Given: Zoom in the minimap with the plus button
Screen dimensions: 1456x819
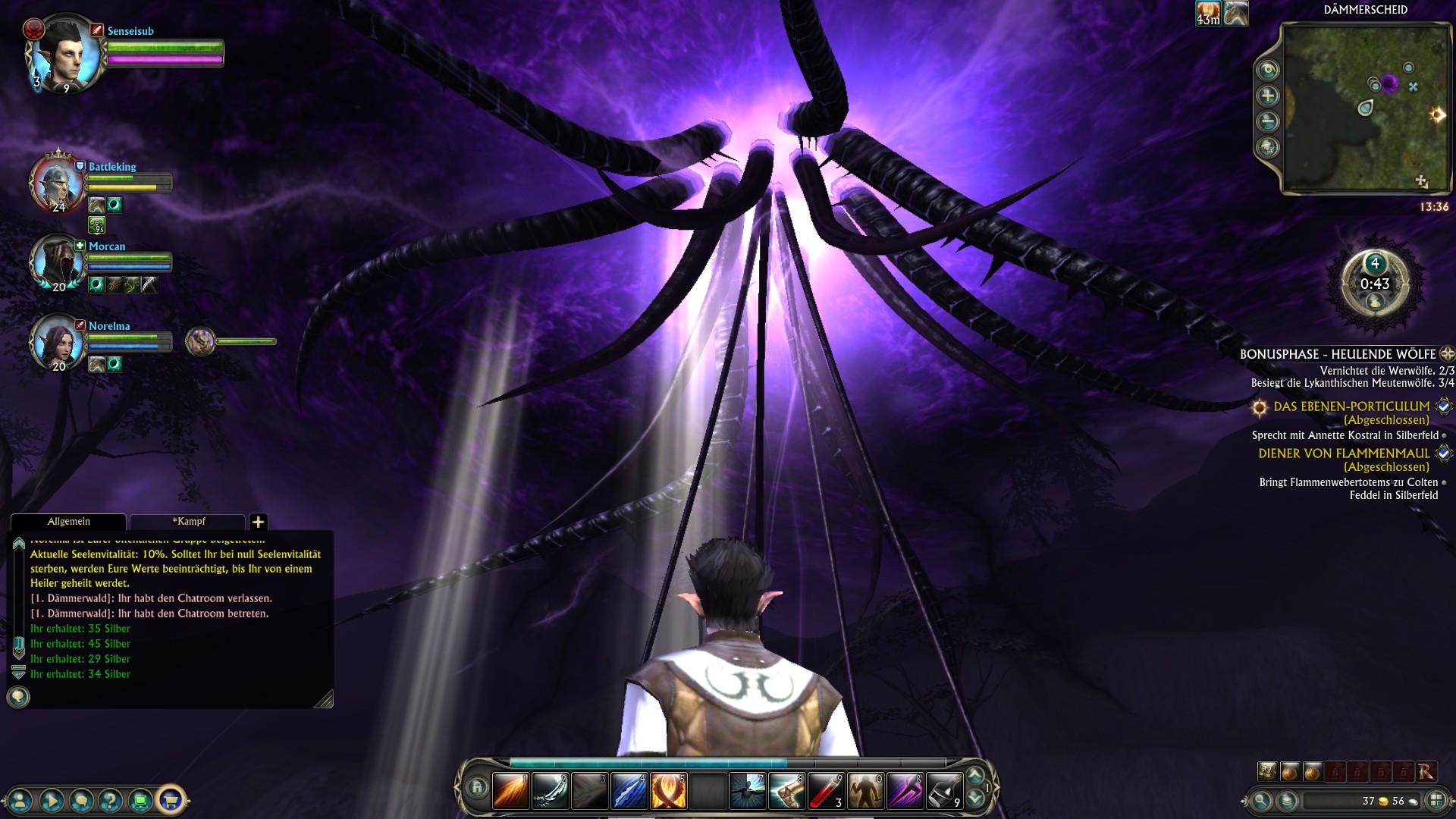Looking at the screenshot, I should pyautogui.click(x=1268, y=96).
